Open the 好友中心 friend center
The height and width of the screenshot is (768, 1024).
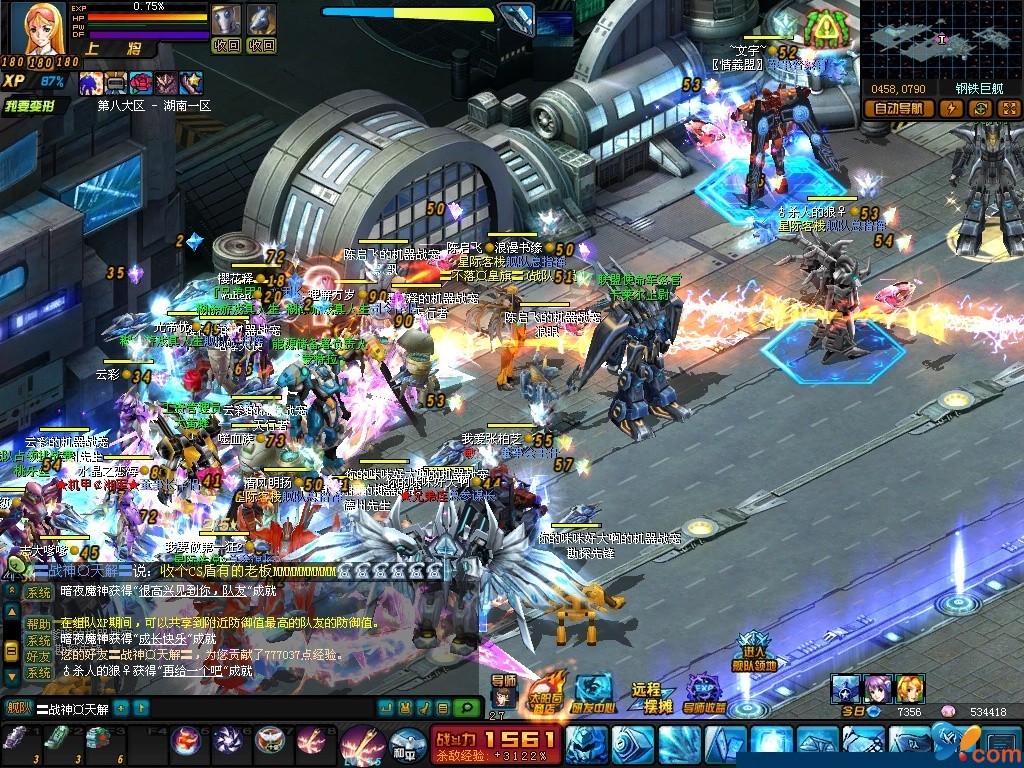593,692
